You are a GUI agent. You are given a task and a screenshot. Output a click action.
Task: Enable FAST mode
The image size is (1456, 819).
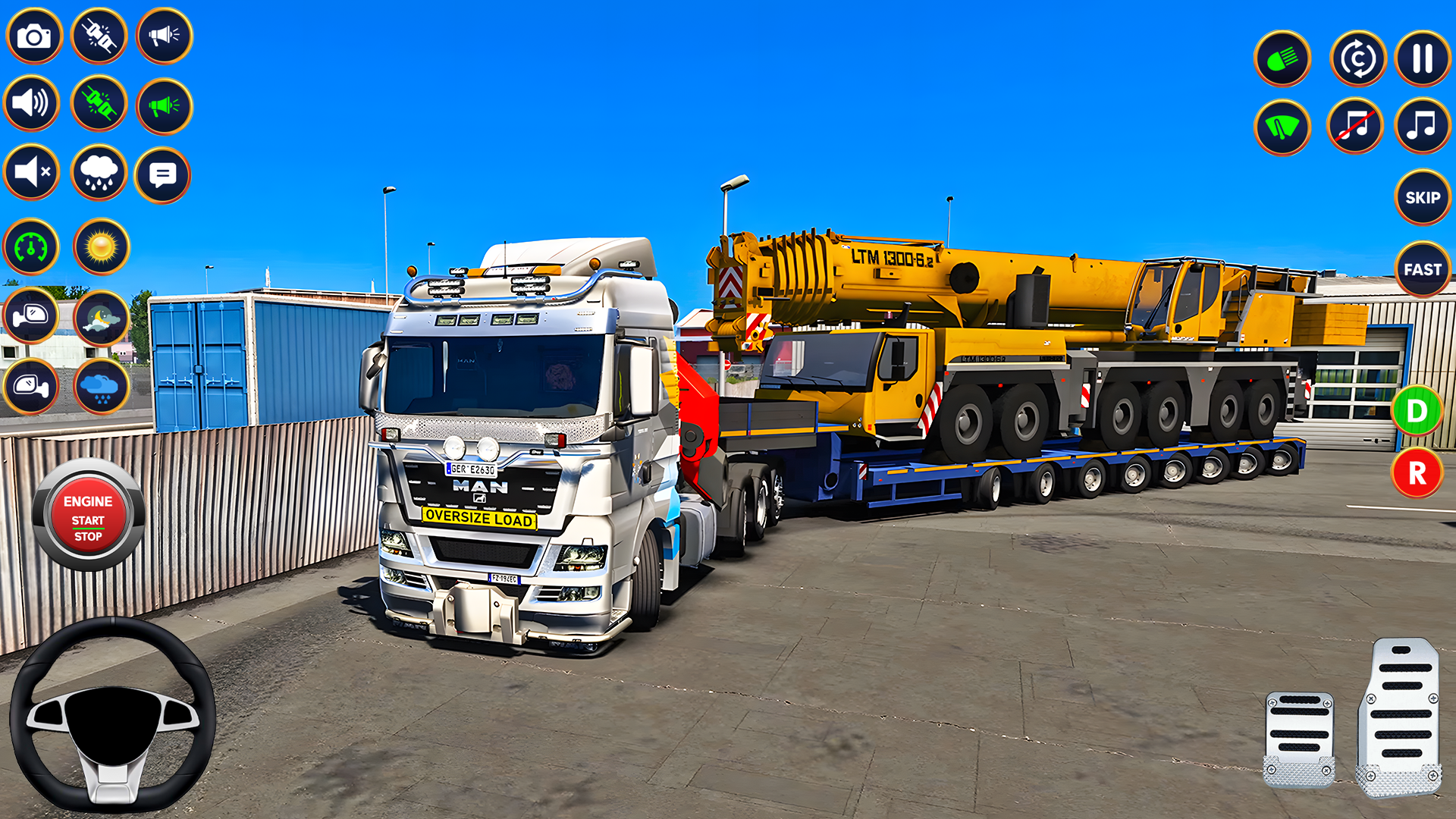1423,269
